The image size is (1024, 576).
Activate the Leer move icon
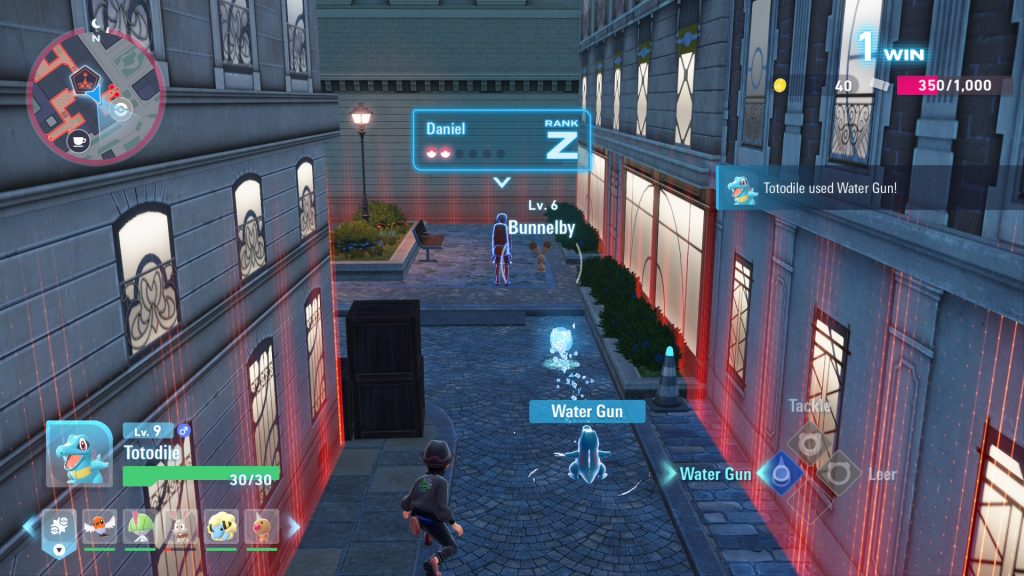pyautogui.click(x=838, y=473)
